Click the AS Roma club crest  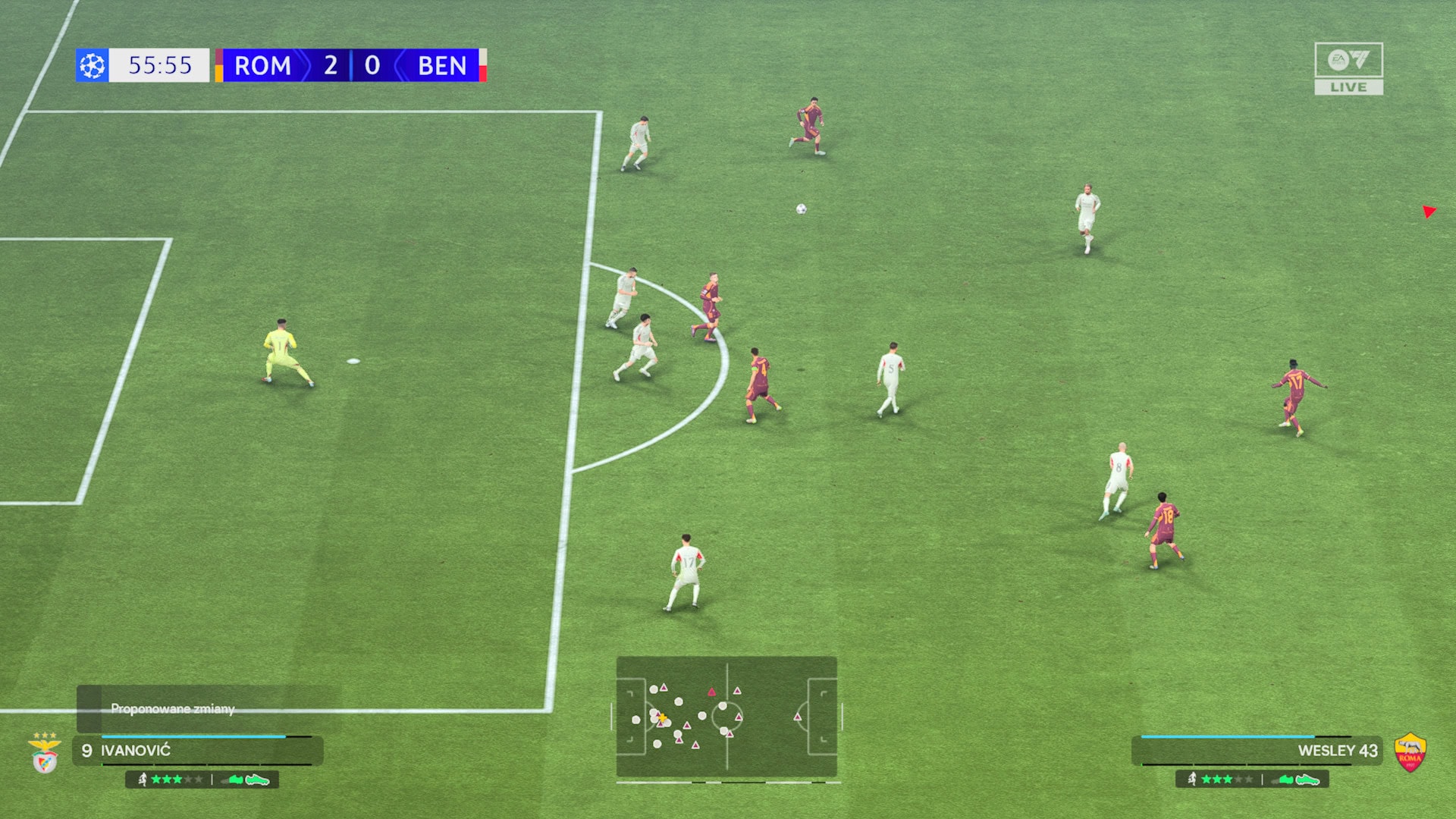1410,753
